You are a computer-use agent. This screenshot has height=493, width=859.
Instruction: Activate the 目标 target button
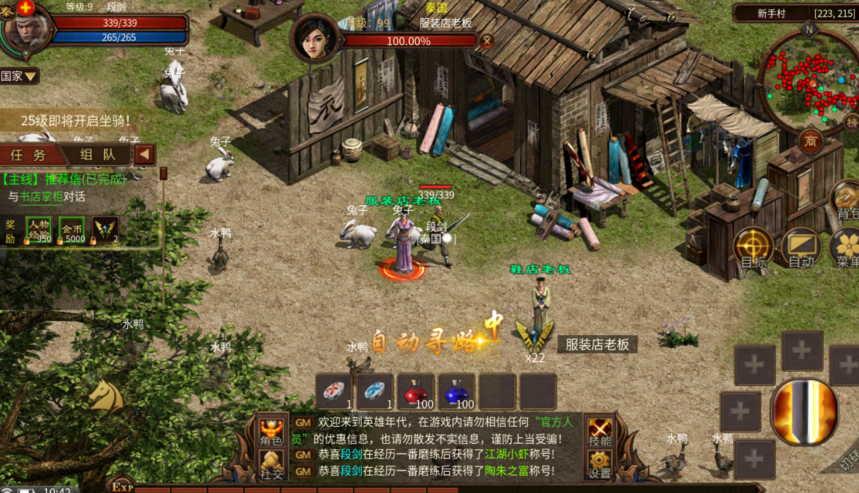[754, 247]
